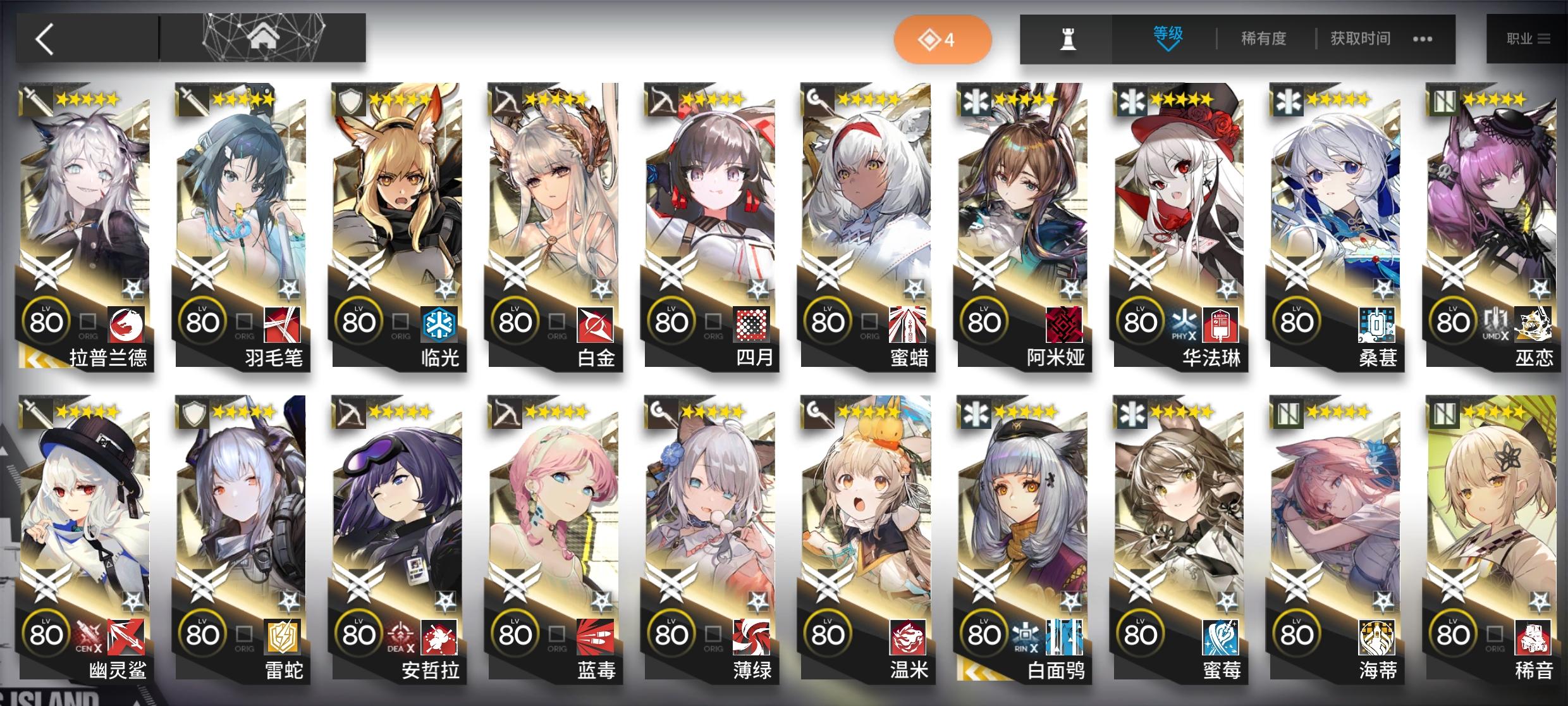Tap the home network icon at top left
This screenshot has height=706, width=1568.
pos(266,38)
